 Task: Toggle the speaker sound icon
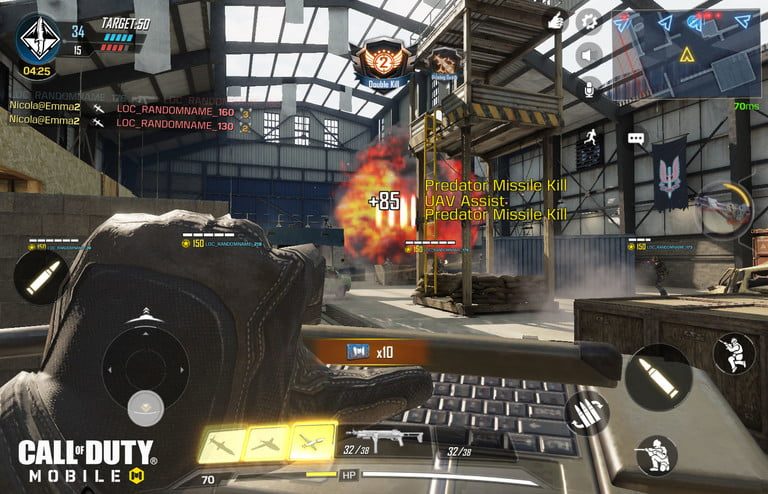[x=589, y=54]
